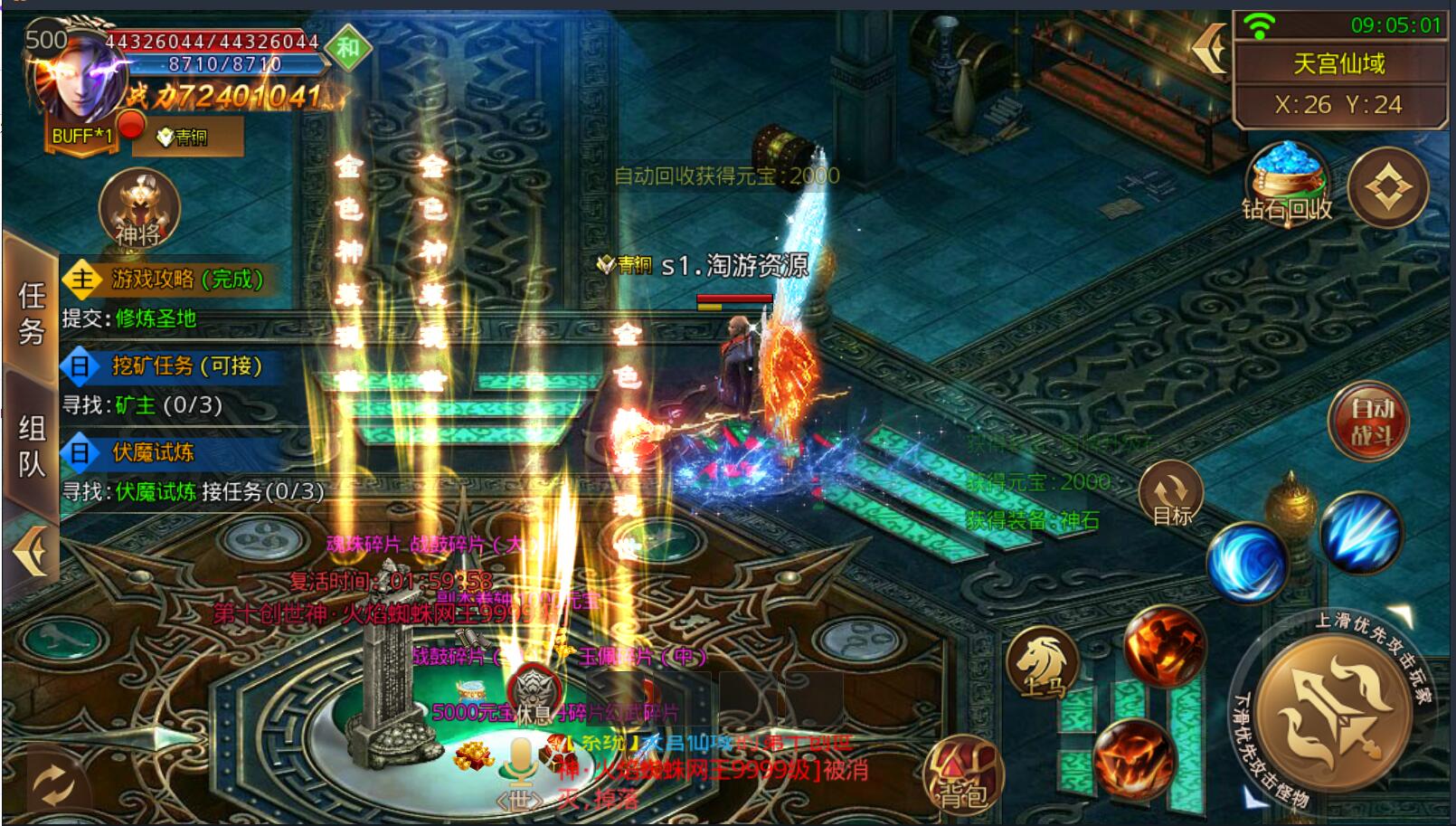Cast the blue whirlpool skill
The height and width of the screenshot is (826, 1456).
[x=1248, y=561]
